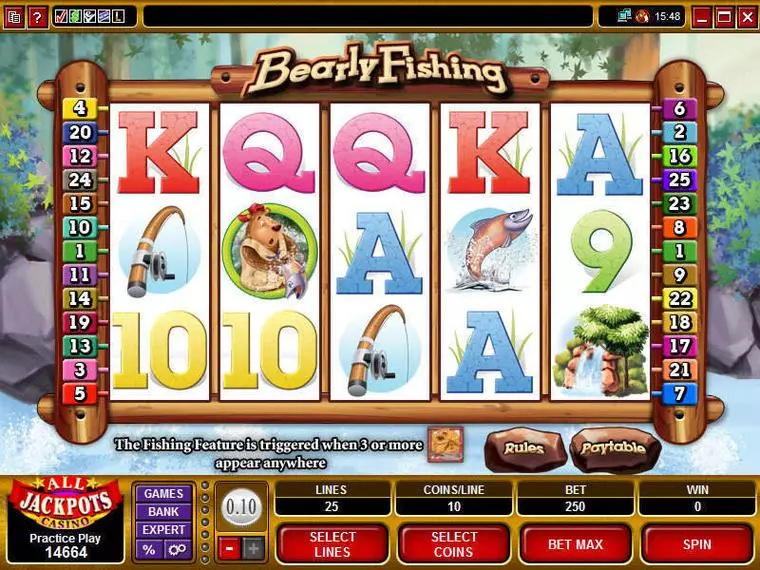The height and width of the screenshot is (570, 760).
Task: Hit the Bet Max button
Action: pyautogui.click(x=574, y=544)
